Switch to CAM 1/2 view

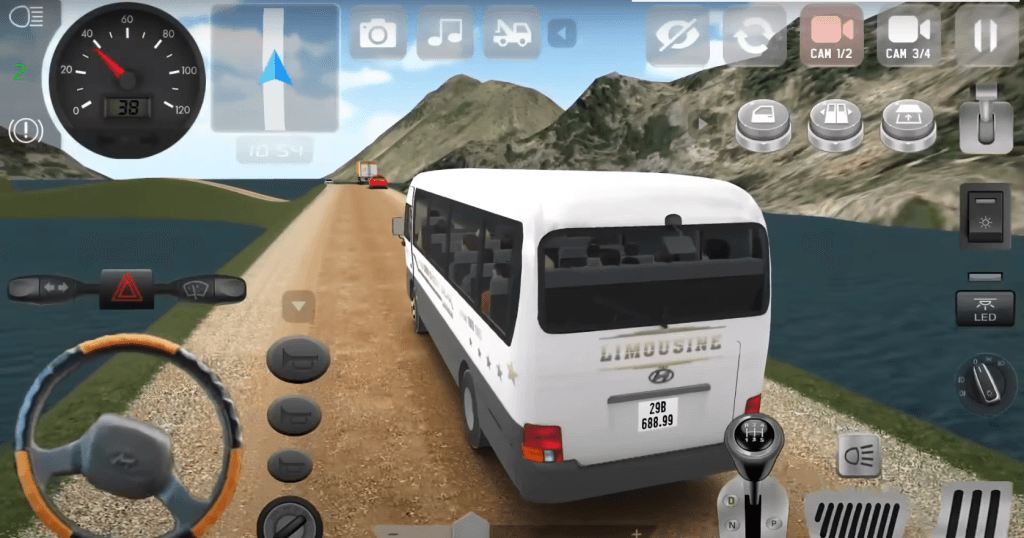pos(831,36)
